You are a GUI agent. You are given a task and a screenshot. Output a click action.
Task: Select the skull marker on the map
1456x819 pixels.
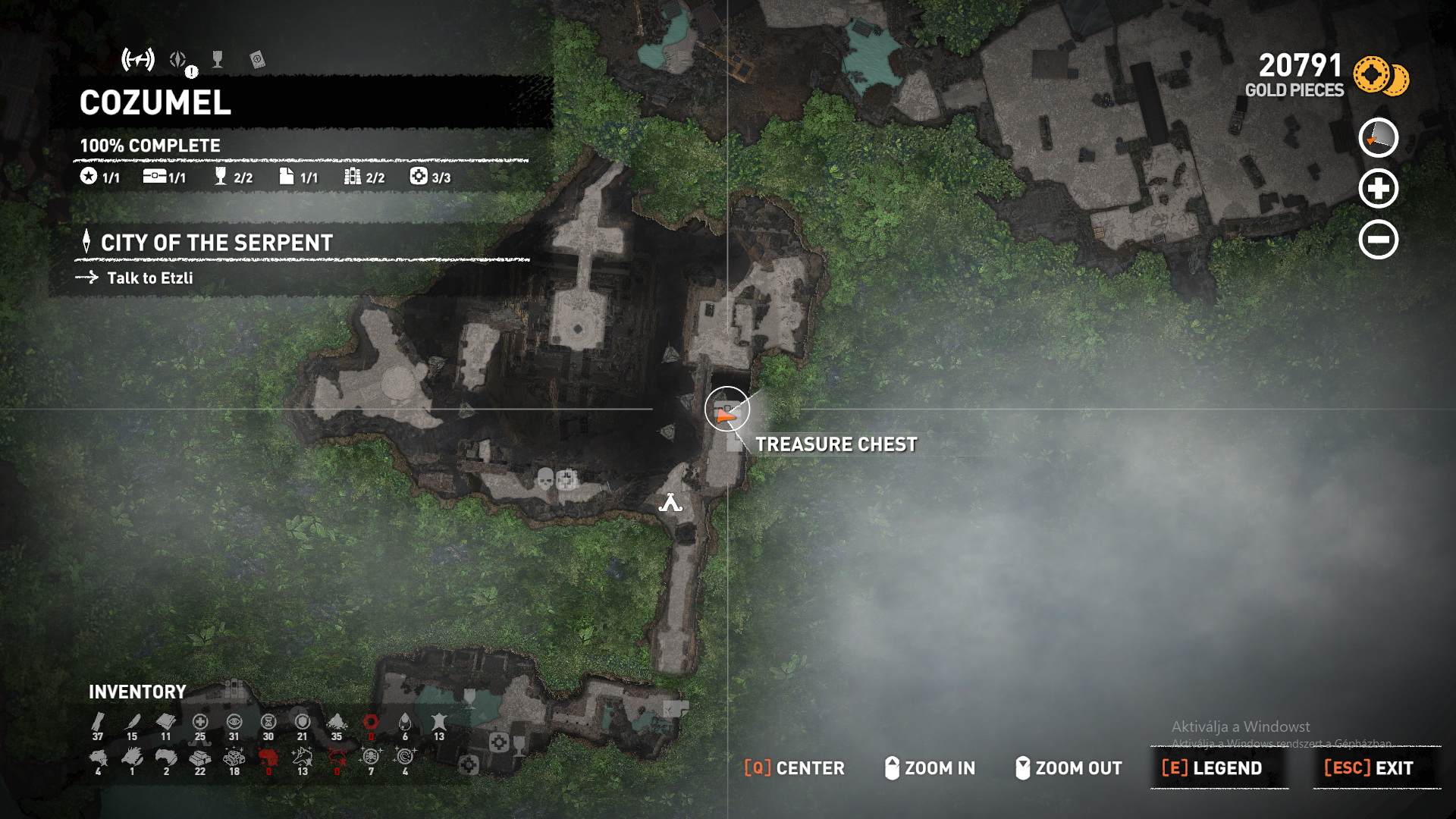coord(545,479)
